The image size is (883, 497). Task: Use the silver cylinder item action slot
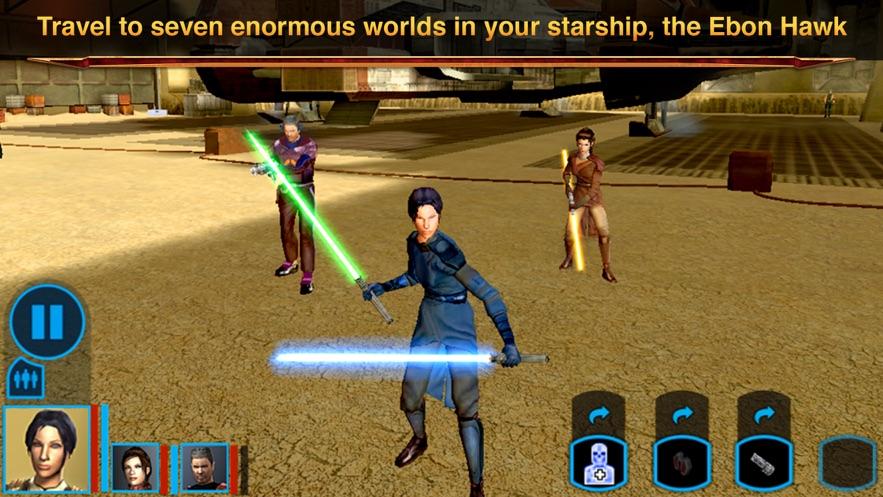pos(765,463)
